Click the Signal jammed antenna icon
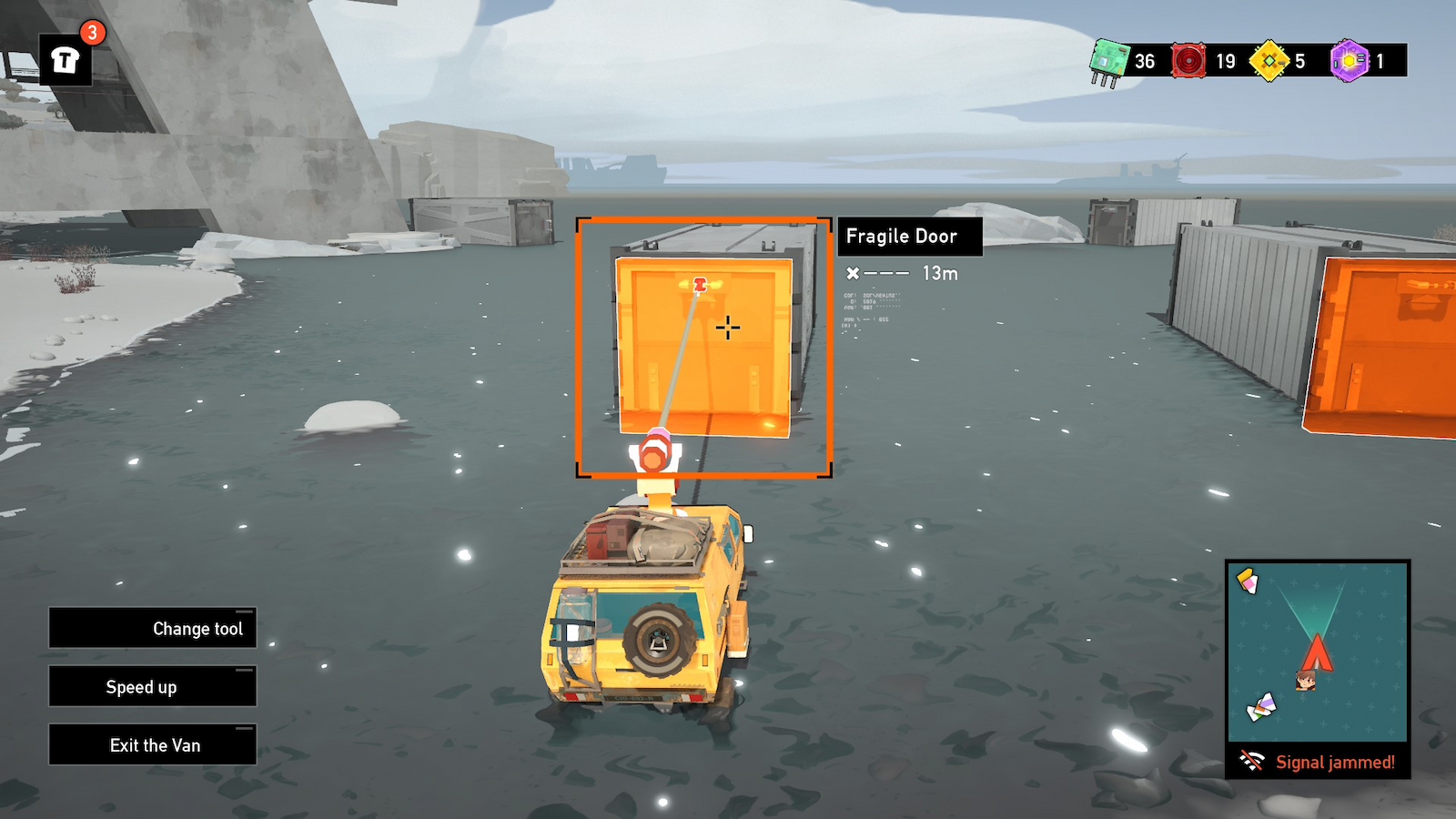Image resolution: width=1456 pixels, height=819 pixels. click(1254, 761)
